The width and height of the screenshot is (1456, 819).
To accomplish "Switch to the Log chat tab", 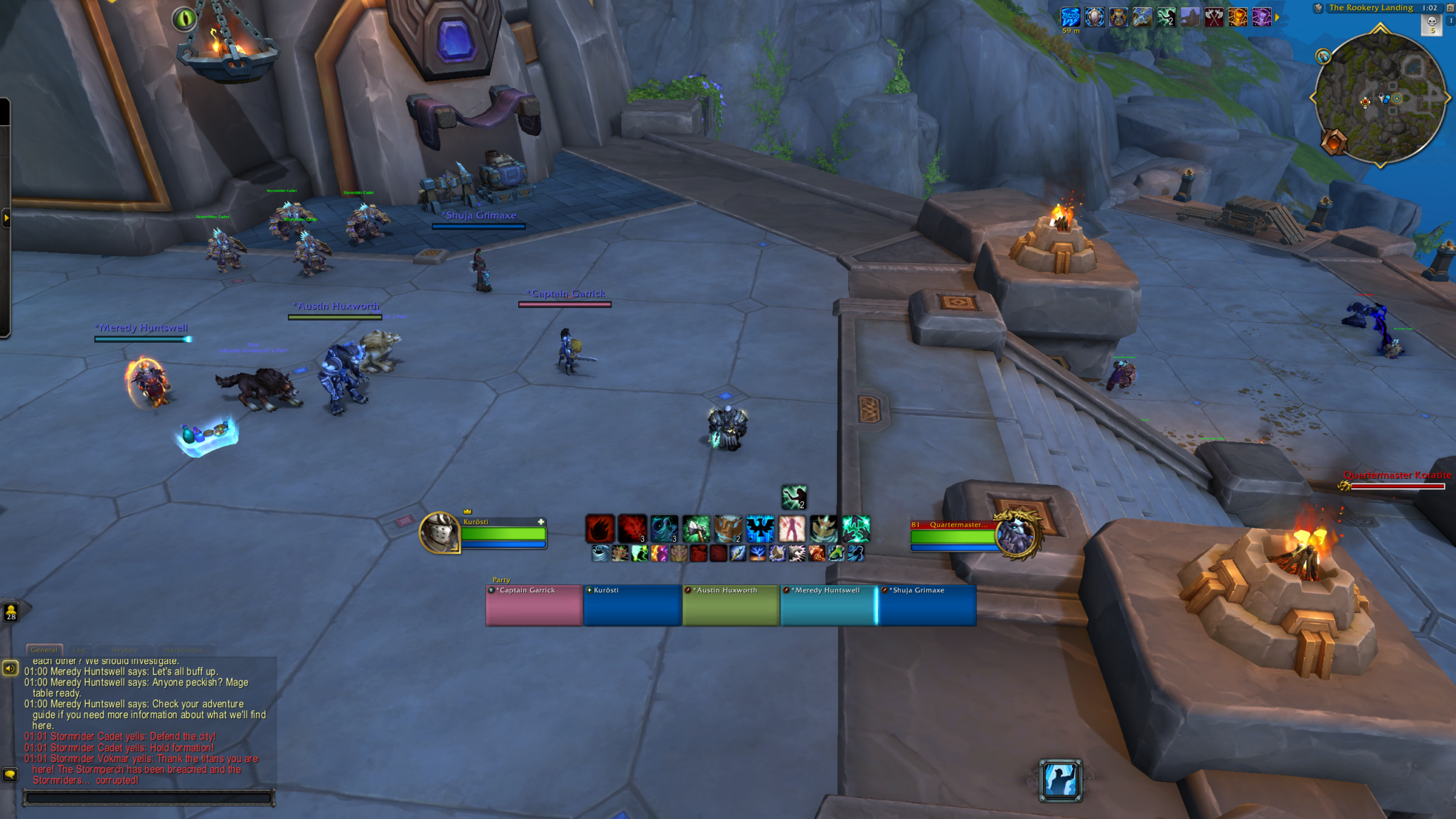I will pos(79,650).
